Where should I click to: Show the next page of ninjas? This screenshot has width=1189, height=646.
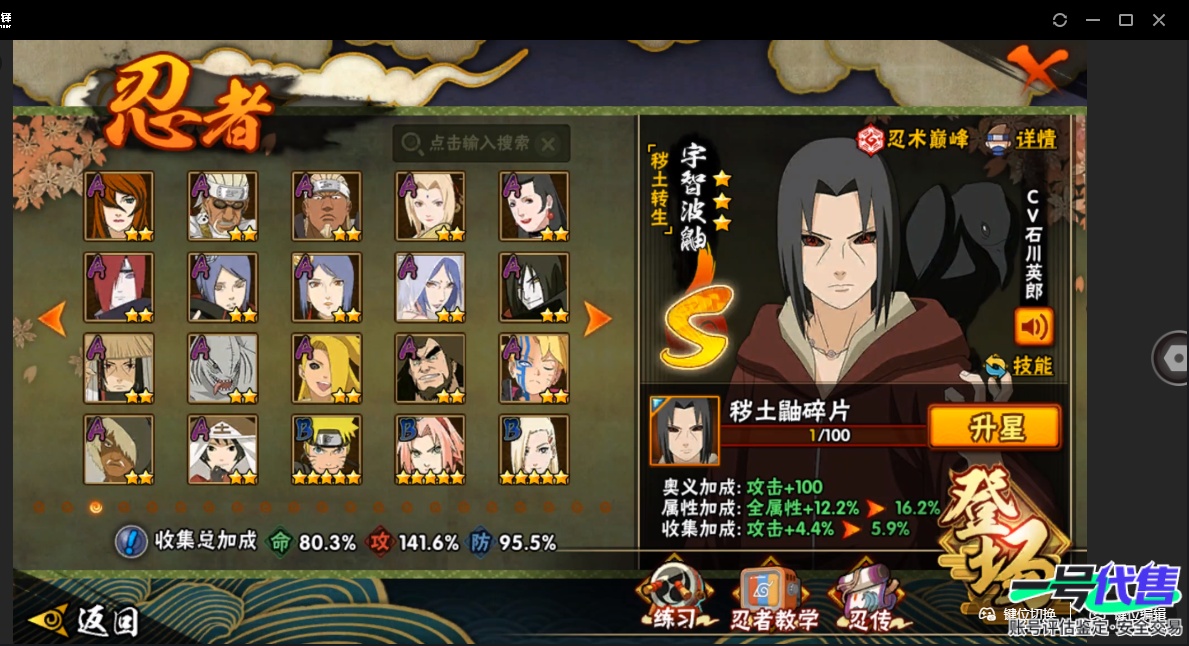tap(597, 319)
